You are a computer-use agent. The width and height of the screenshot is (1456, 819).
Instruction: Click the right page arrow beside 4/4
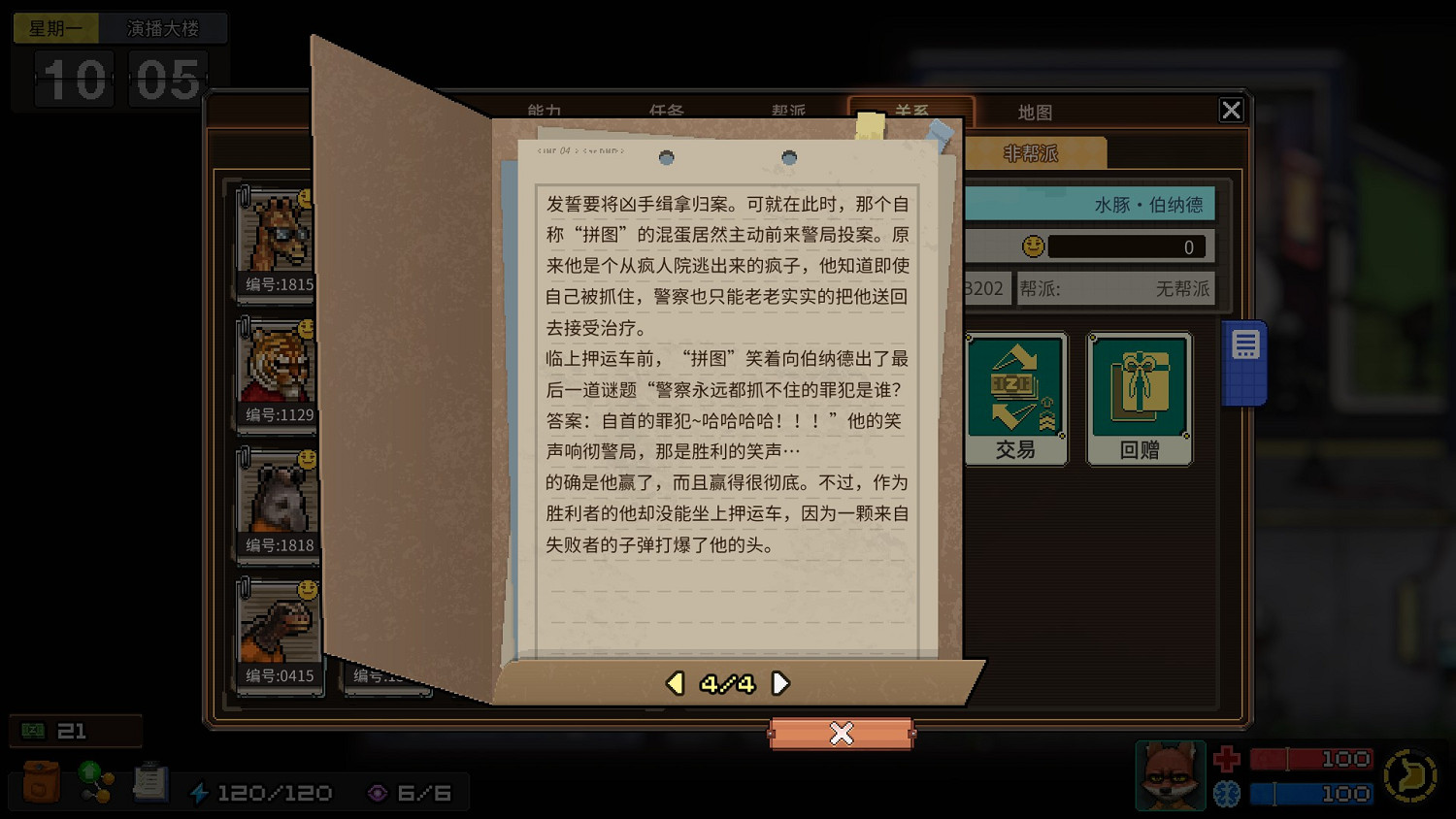[x=781, y=683]
